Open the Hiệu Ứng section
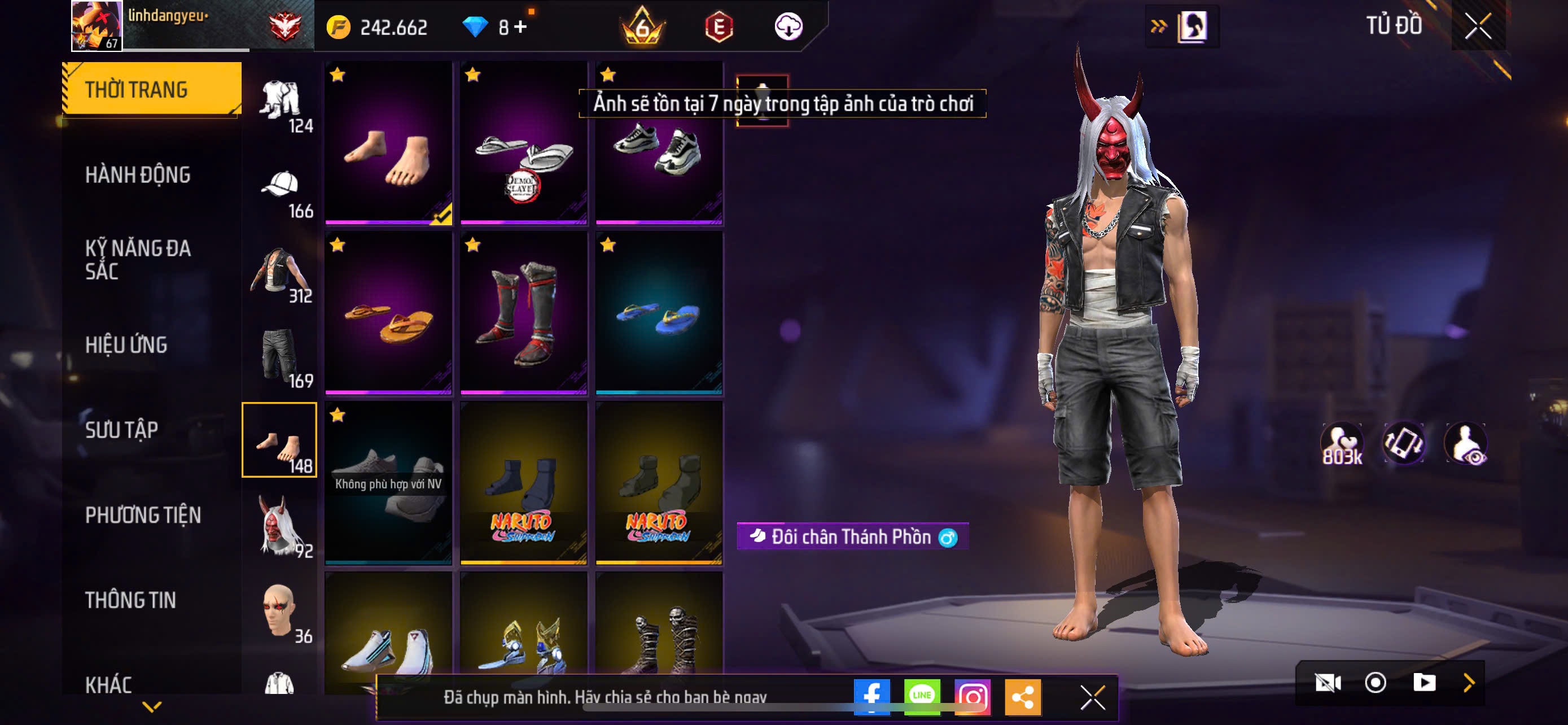Screen dimensions: 1568x725 coord(126,345)
